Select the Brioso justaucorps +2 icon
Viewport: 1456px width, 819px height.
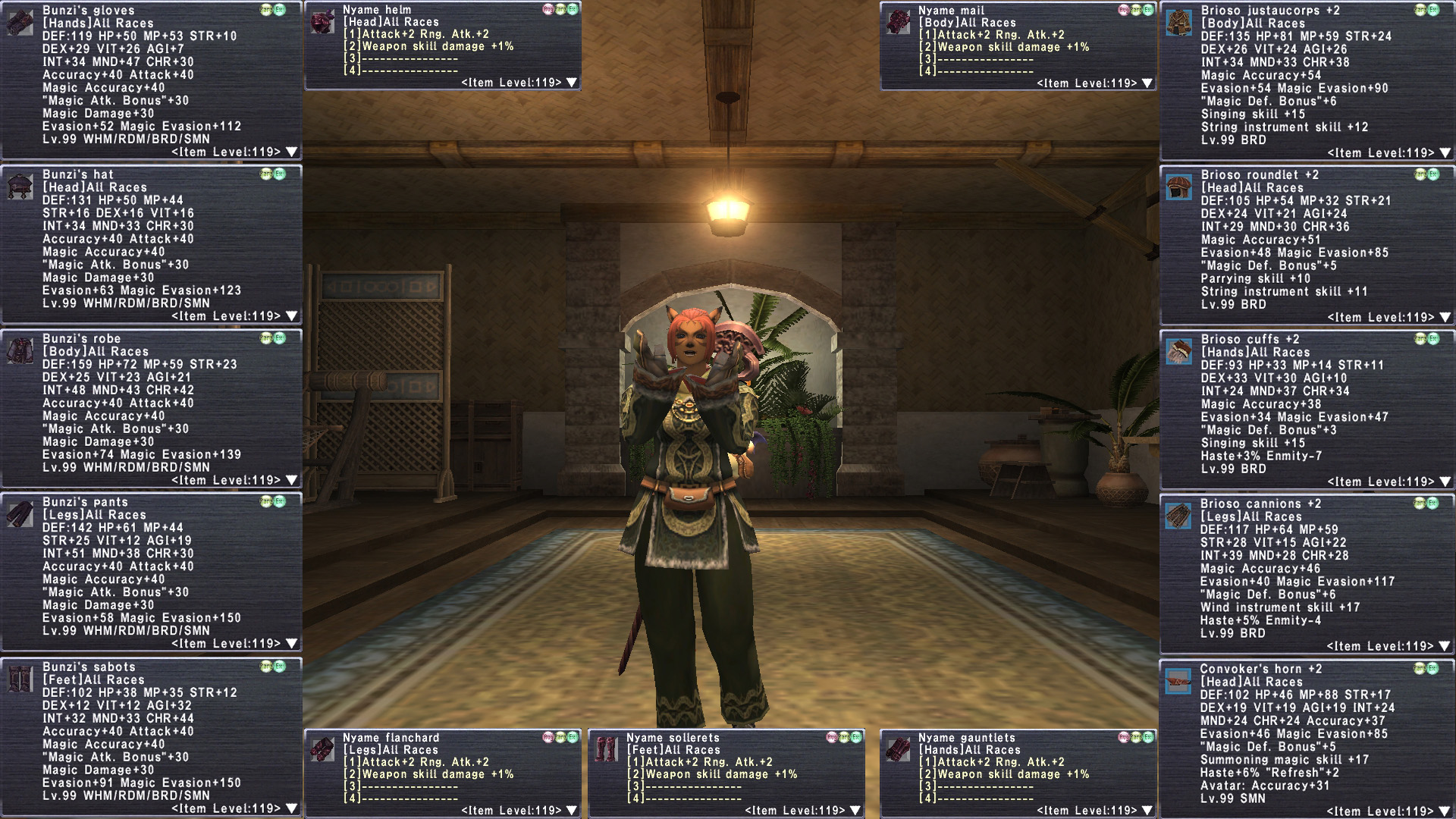[x=1179, y=23]
